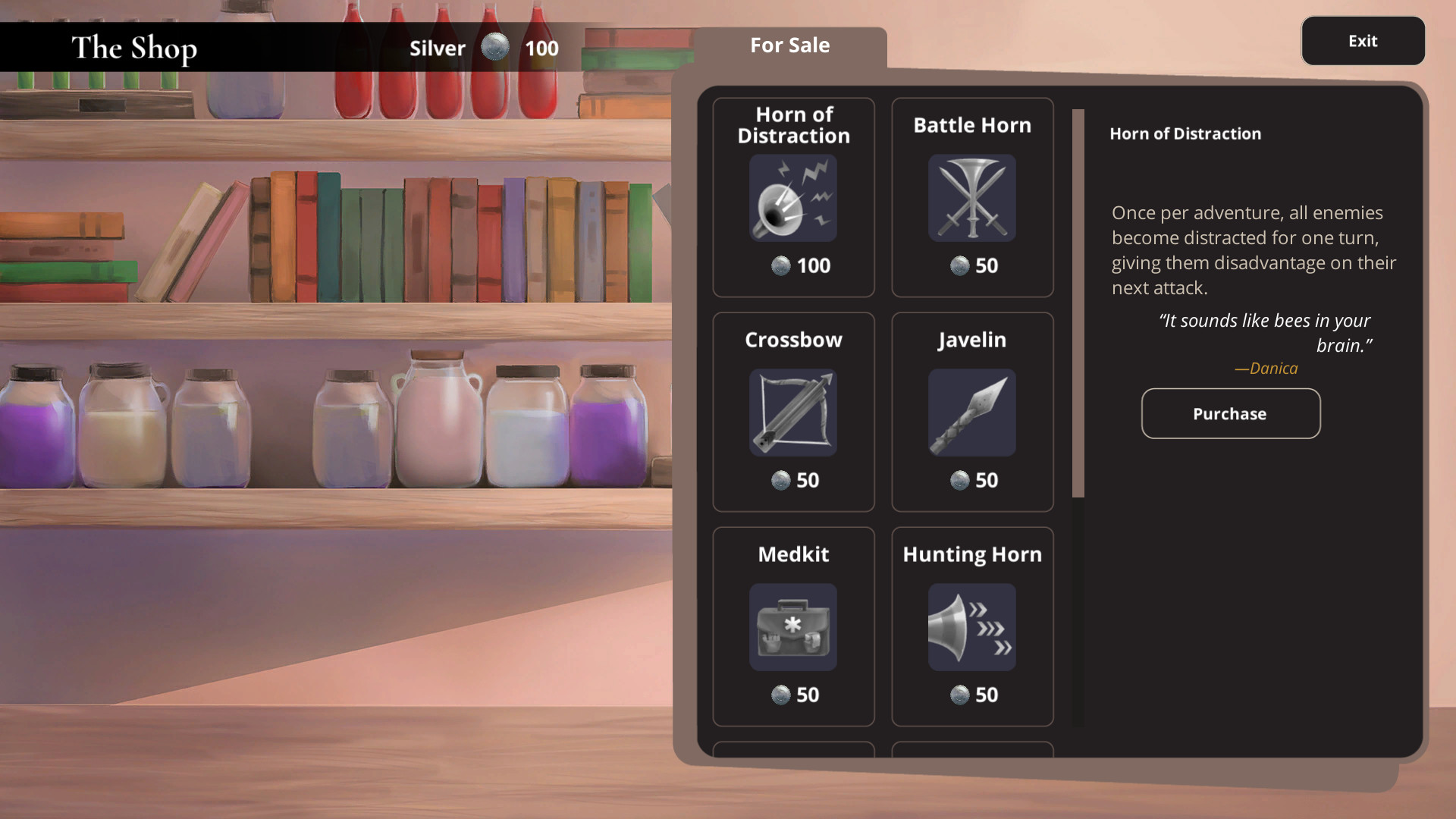1456x819 pixels.
Task: Choose the Battle Horn for sale
Action: pyautogui.click(x=971, y=197)
